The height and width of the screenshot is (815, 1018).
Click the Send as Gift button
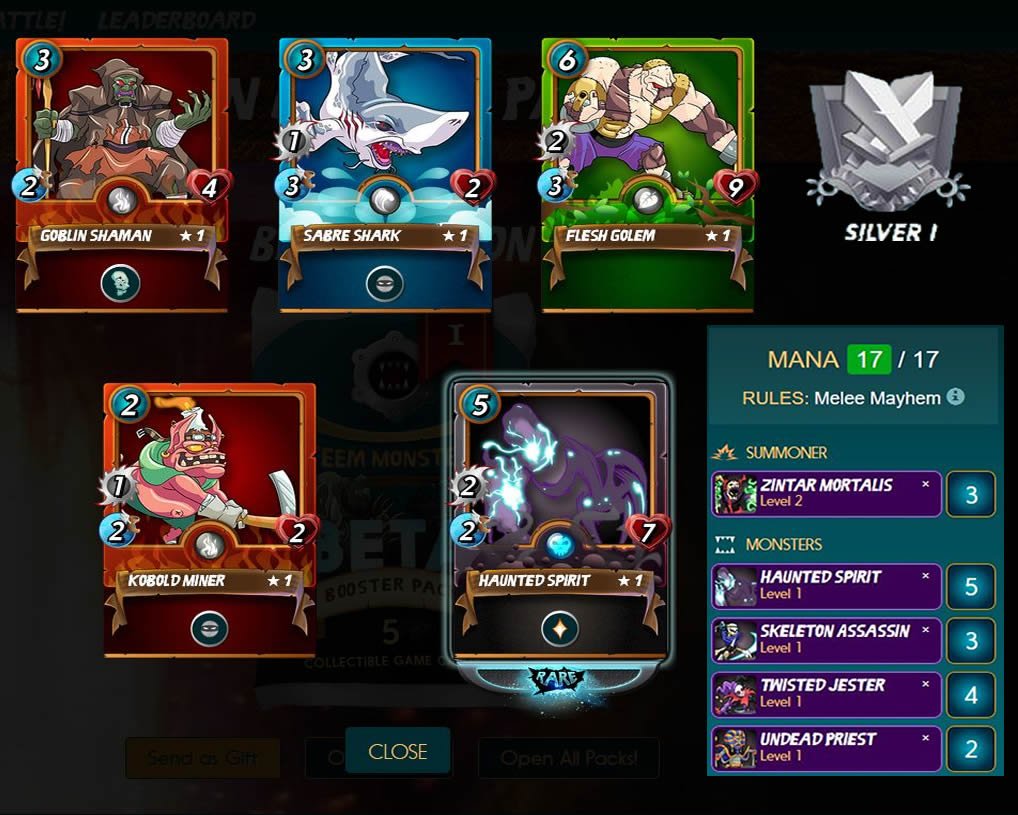(x=202, y=758)
